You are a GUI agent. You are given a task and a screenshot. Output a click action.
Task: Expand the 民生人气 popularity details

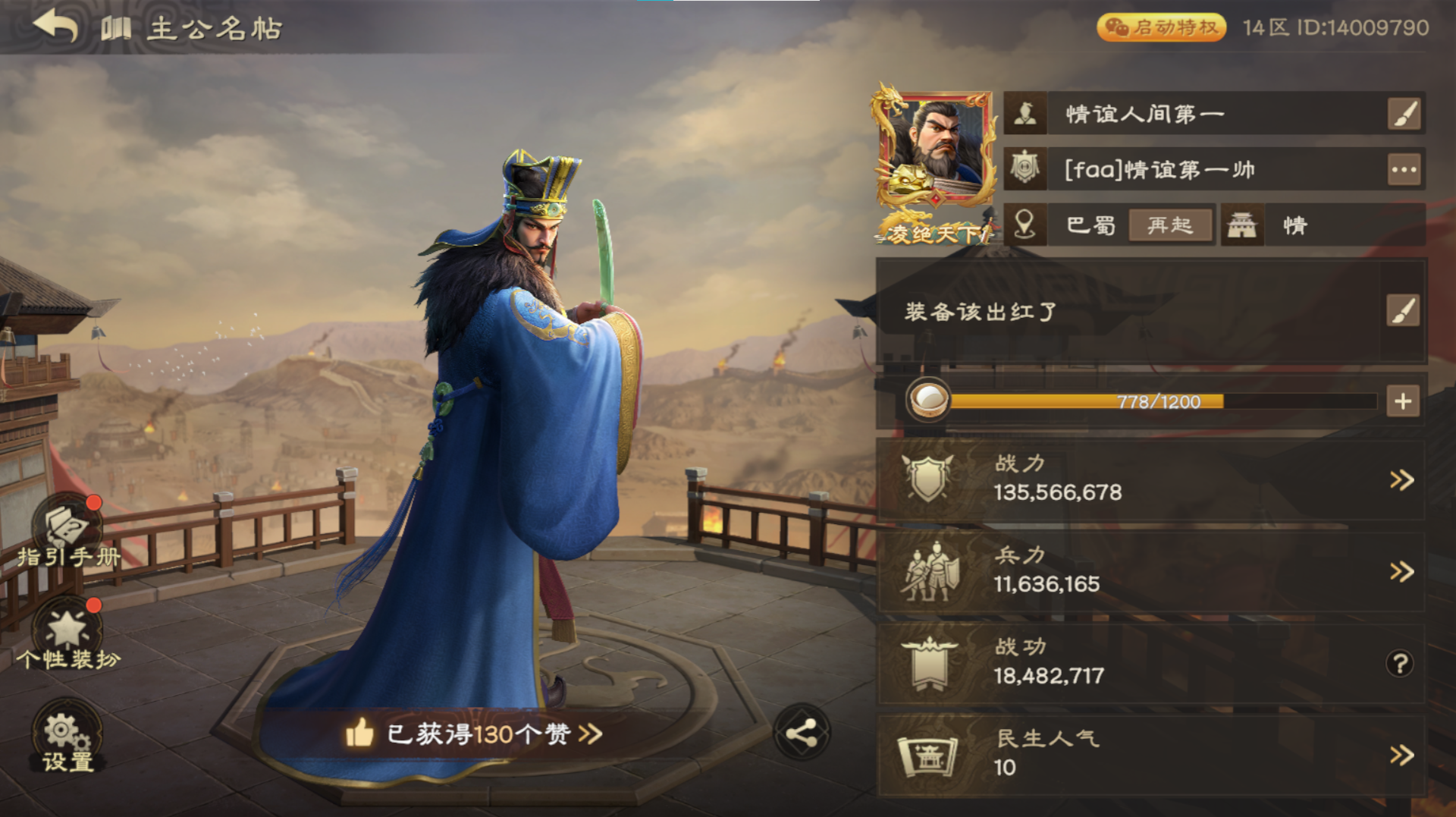tap(1401, 756)
